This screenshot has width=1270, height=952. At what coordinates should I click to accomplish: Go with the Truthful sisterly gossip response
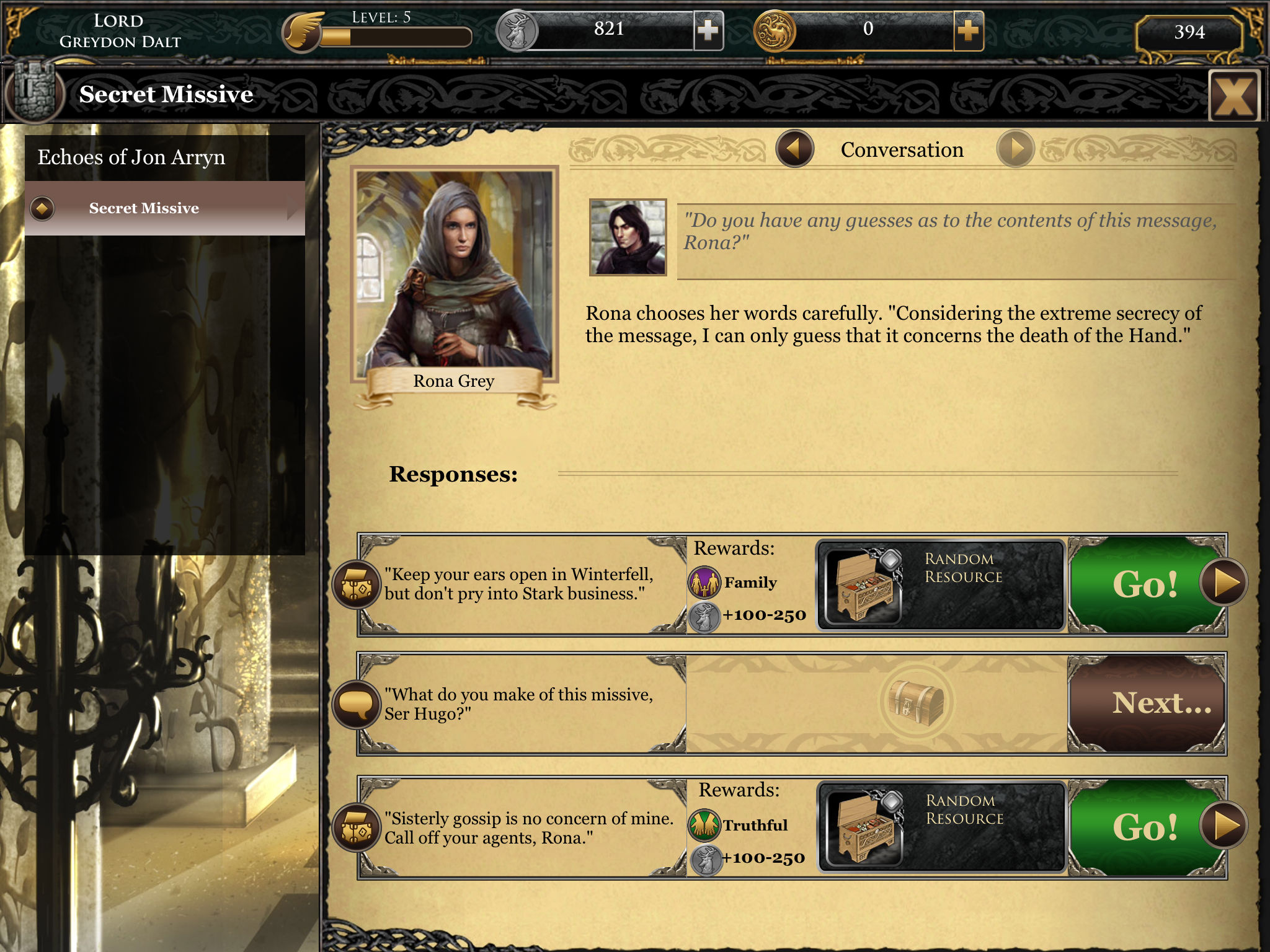[1147, 827]
